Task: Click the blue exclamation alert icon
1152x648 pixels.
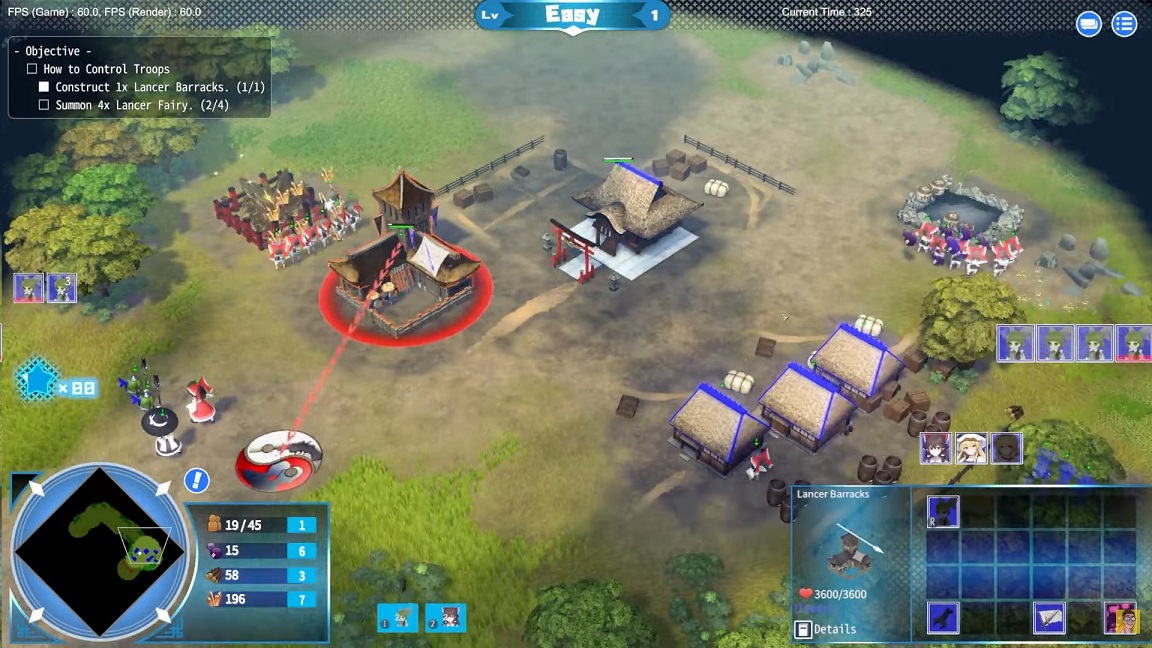Action: click(196, 480)
